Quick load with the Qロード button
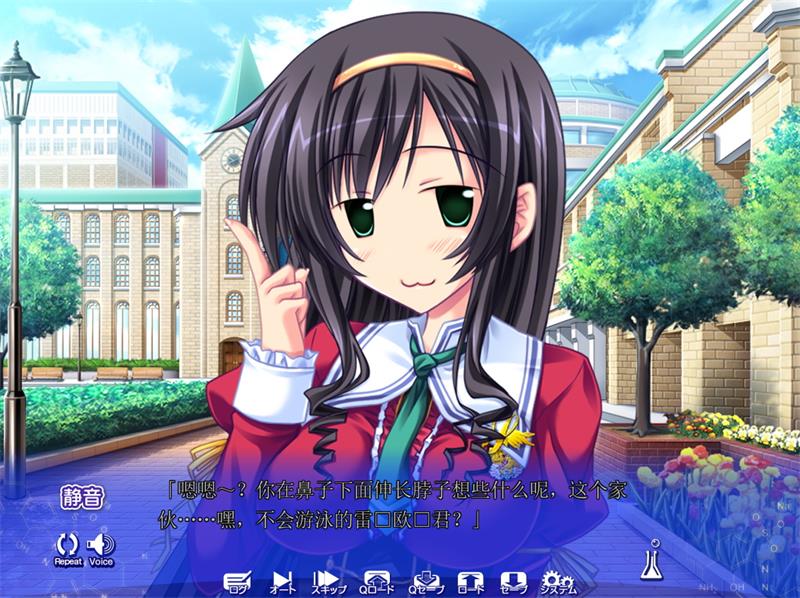The image size is (800, 598). pyautogui.click(x=377, y=582)
